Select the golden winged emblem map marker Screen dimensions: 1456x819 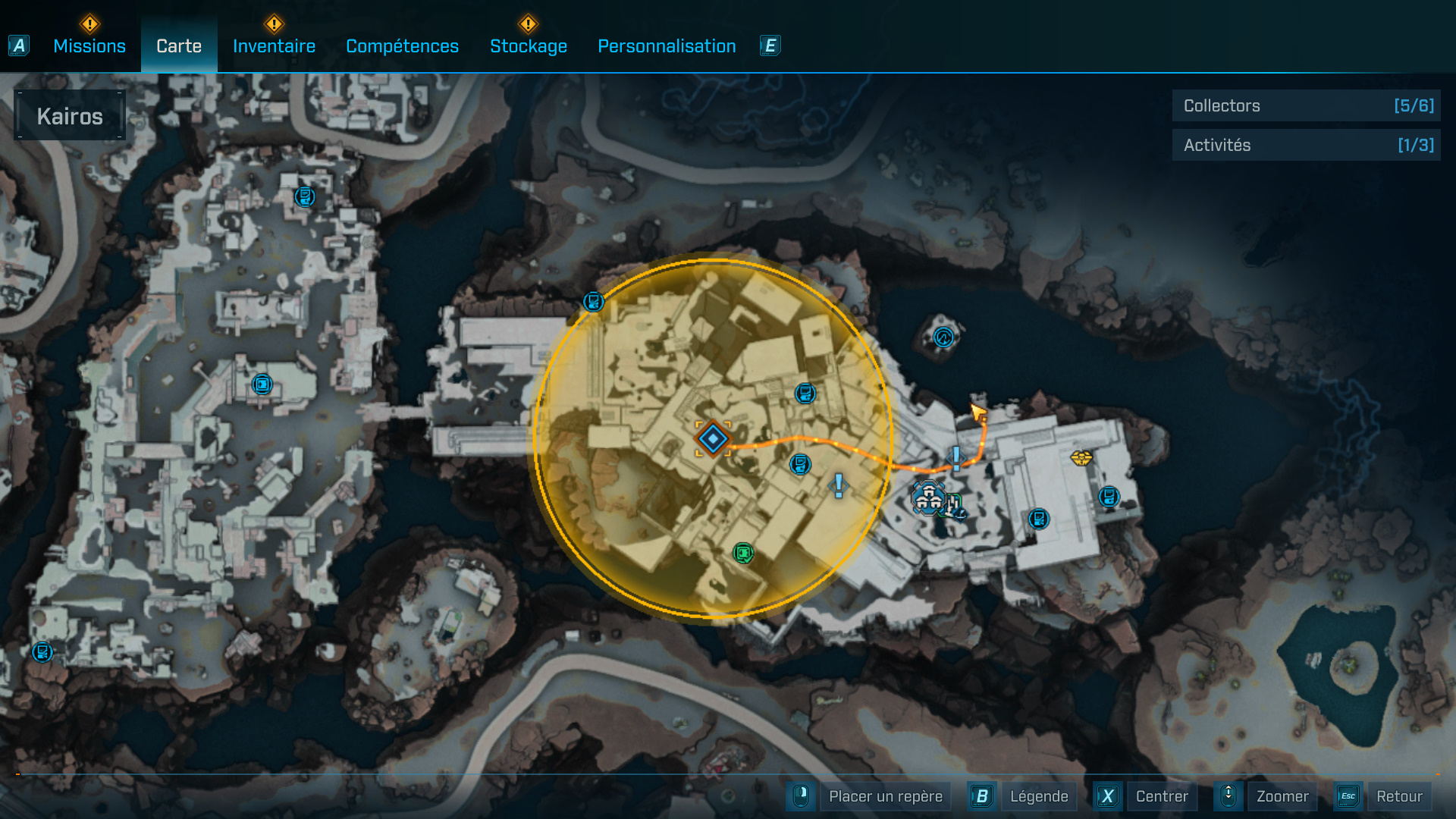1081,457
